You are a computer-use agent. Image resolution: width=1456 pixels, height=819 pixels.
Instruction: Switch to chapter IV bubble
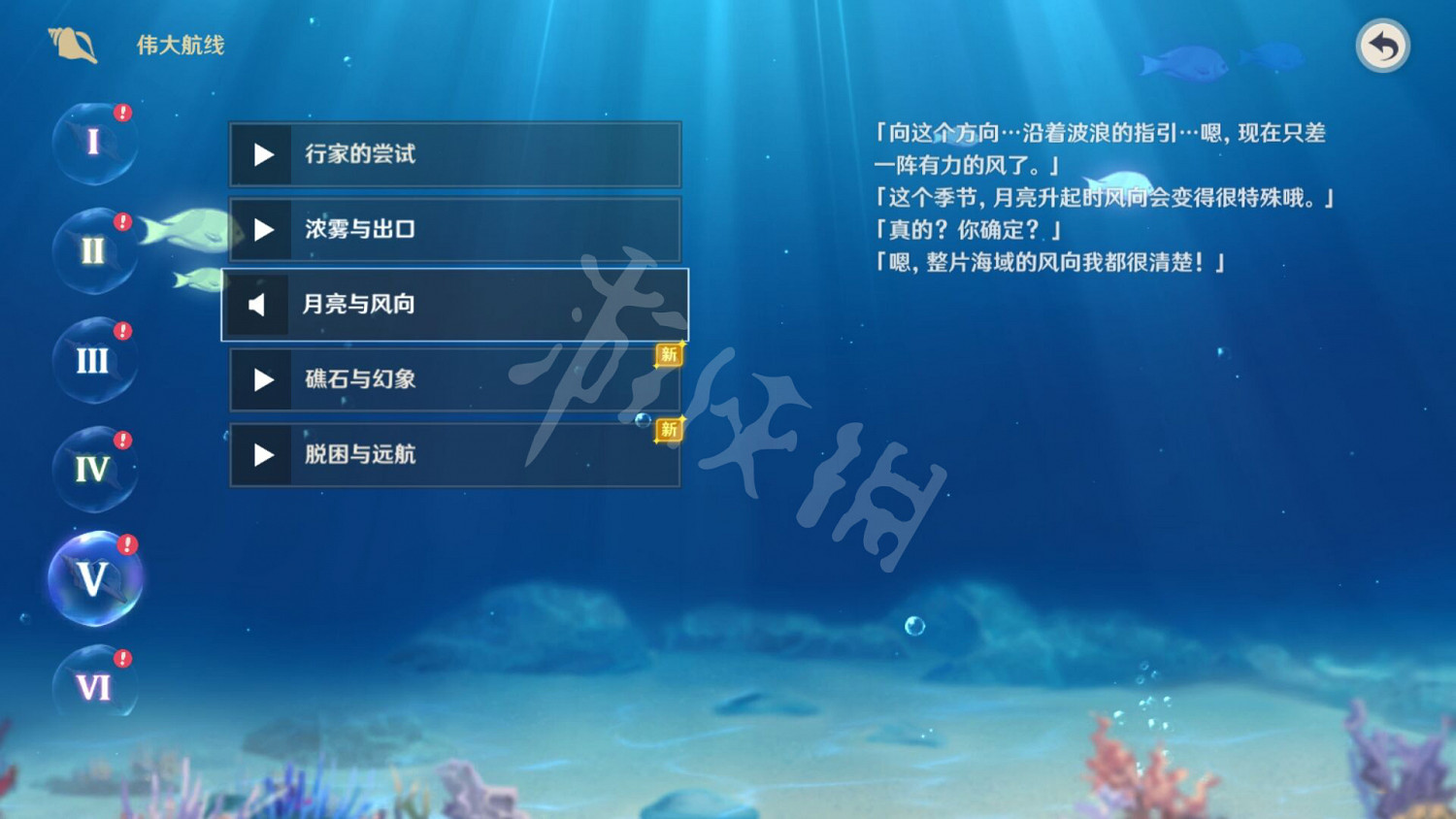tap(94, 469)
